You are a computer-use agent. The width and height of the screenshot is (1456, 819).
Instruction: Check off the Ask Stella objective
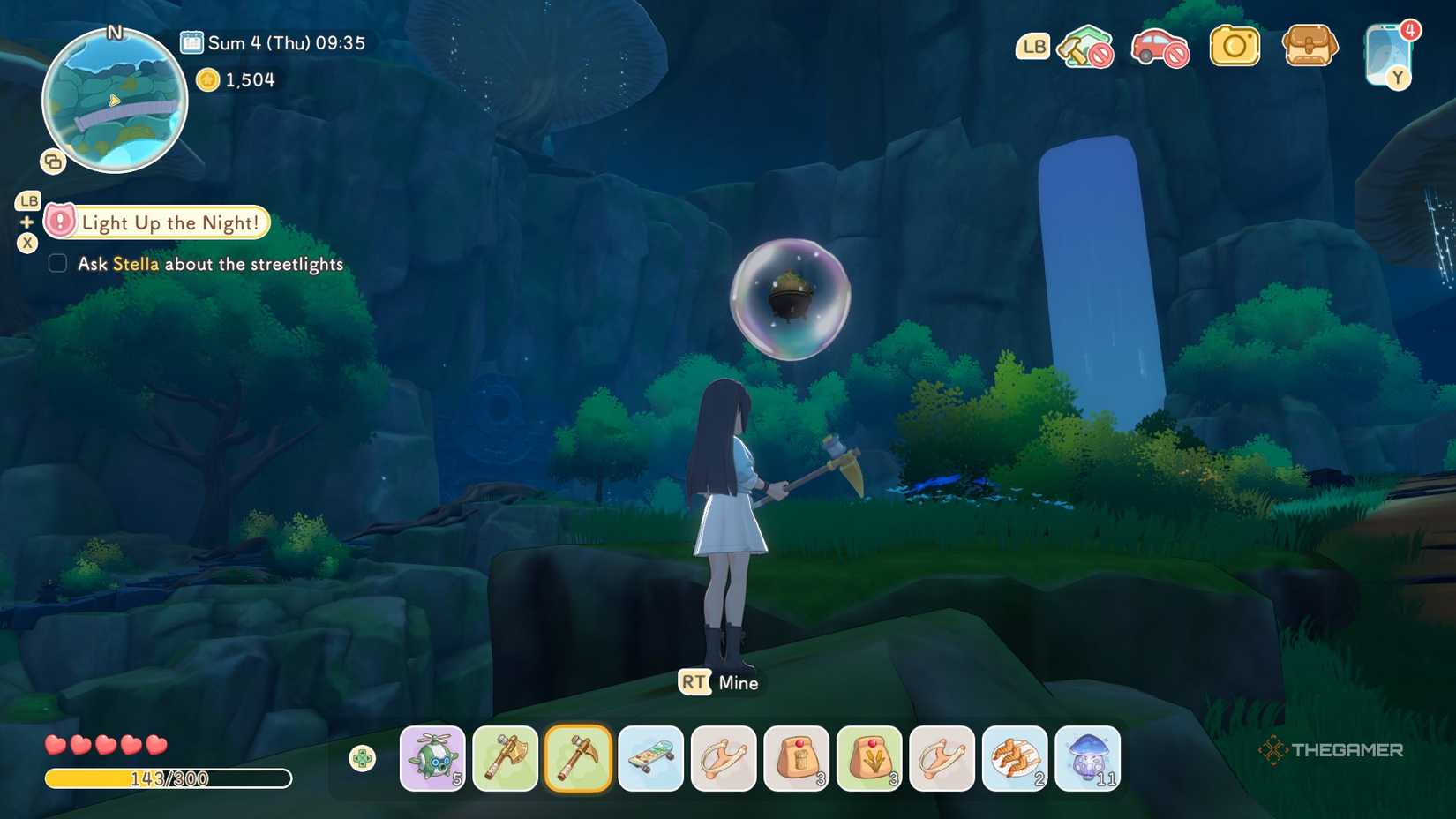[x=57, y=262]
